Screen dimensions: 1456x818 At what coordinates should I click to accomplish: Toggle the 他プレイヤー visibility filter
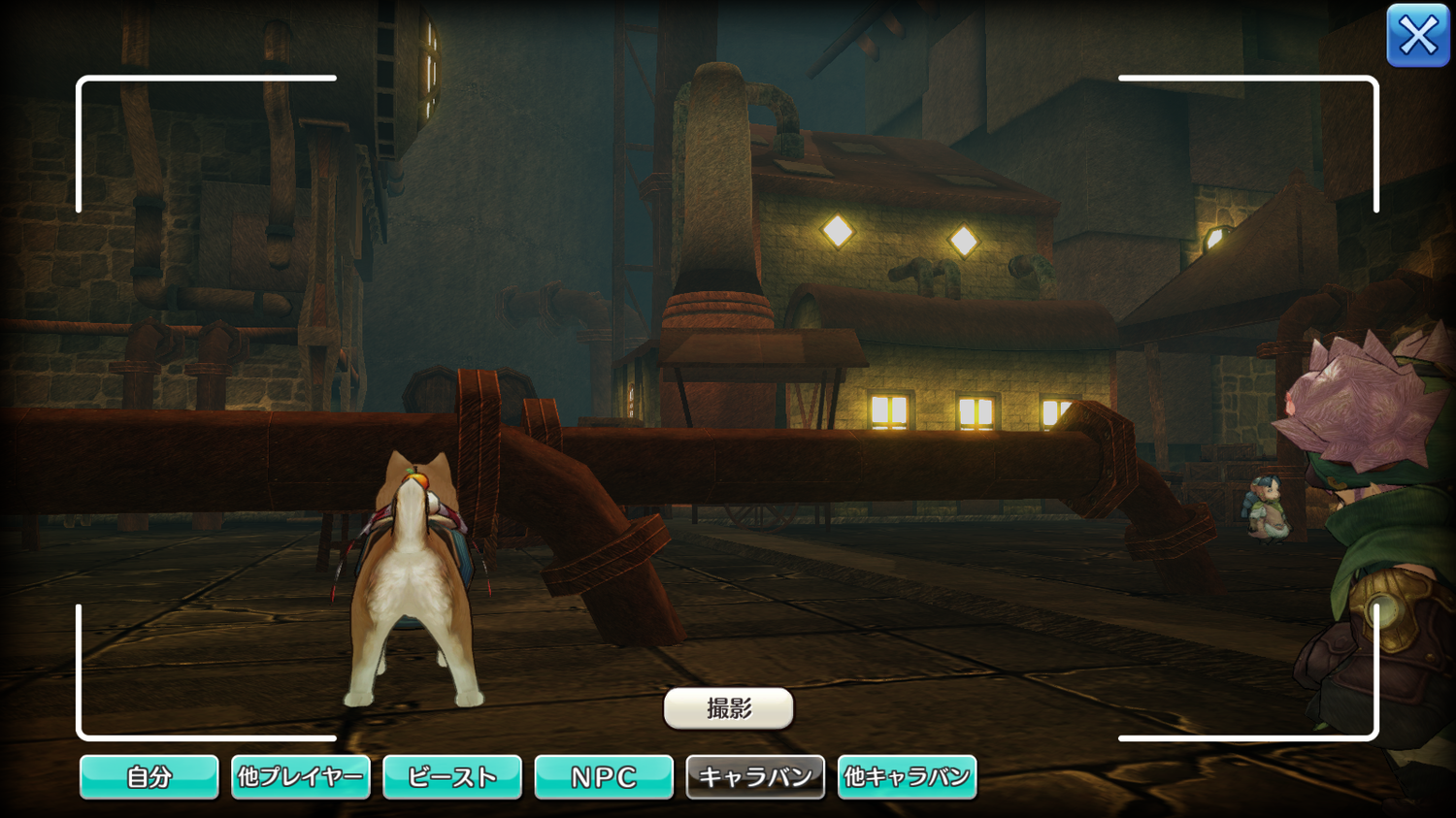click(301, 777)
